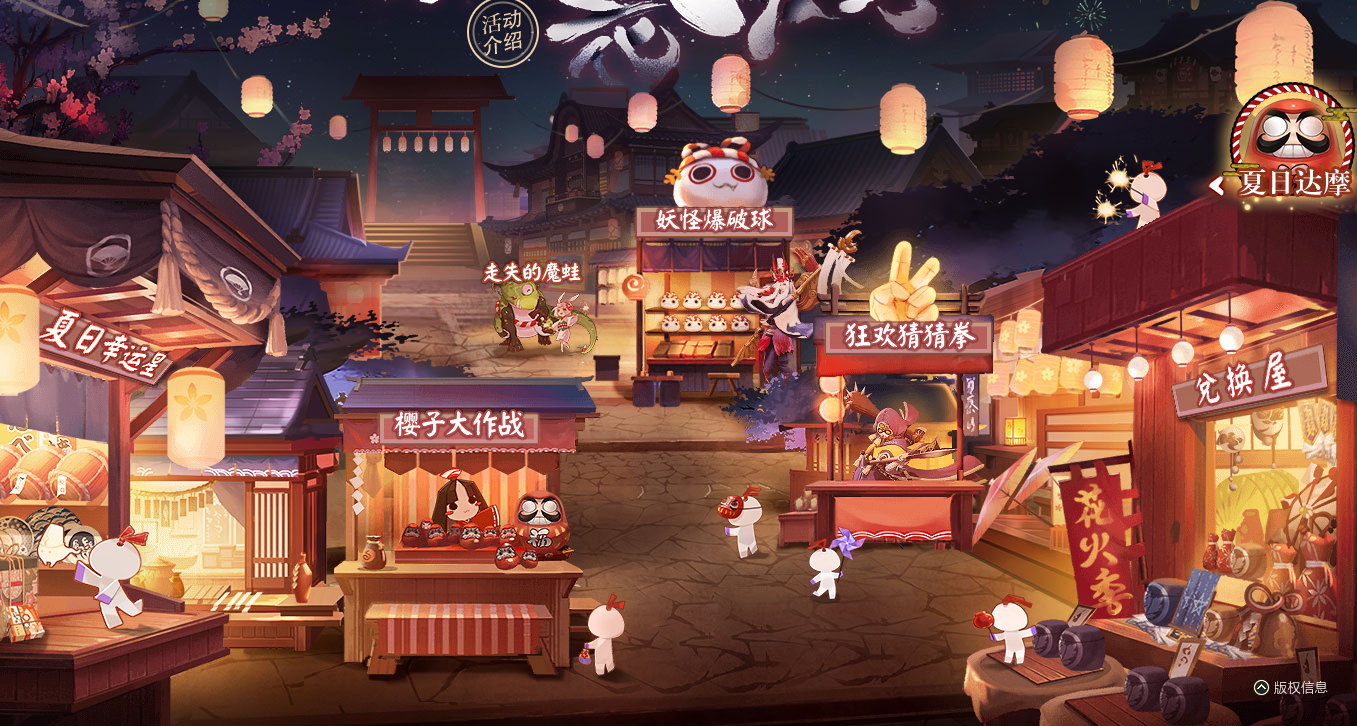Select the 走失的魔蛙 lost frog event
Image resolution: width=1357 pixels, height=726 pixels.
525,272
